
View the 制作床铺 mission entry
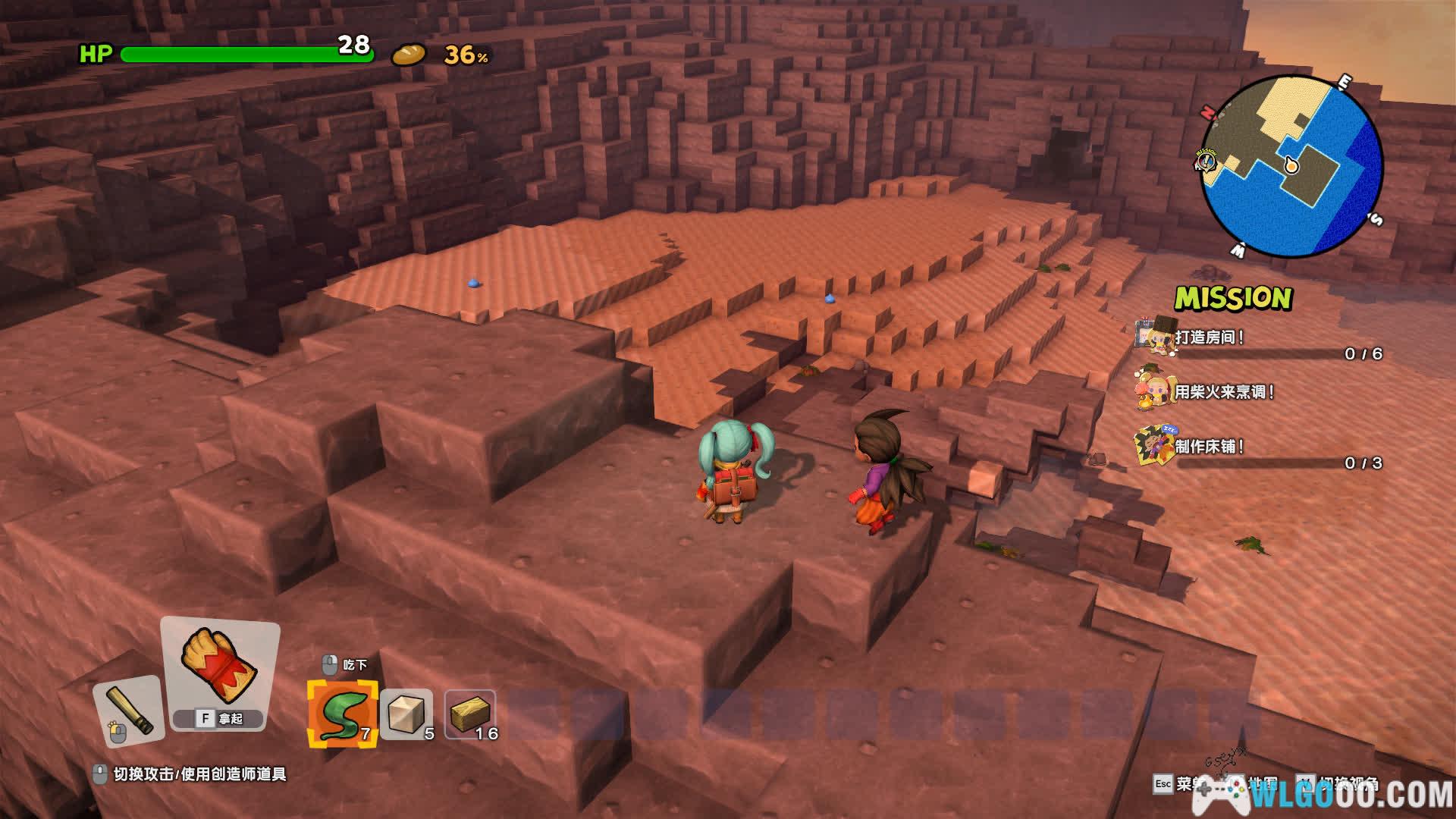pos(1209,447)
